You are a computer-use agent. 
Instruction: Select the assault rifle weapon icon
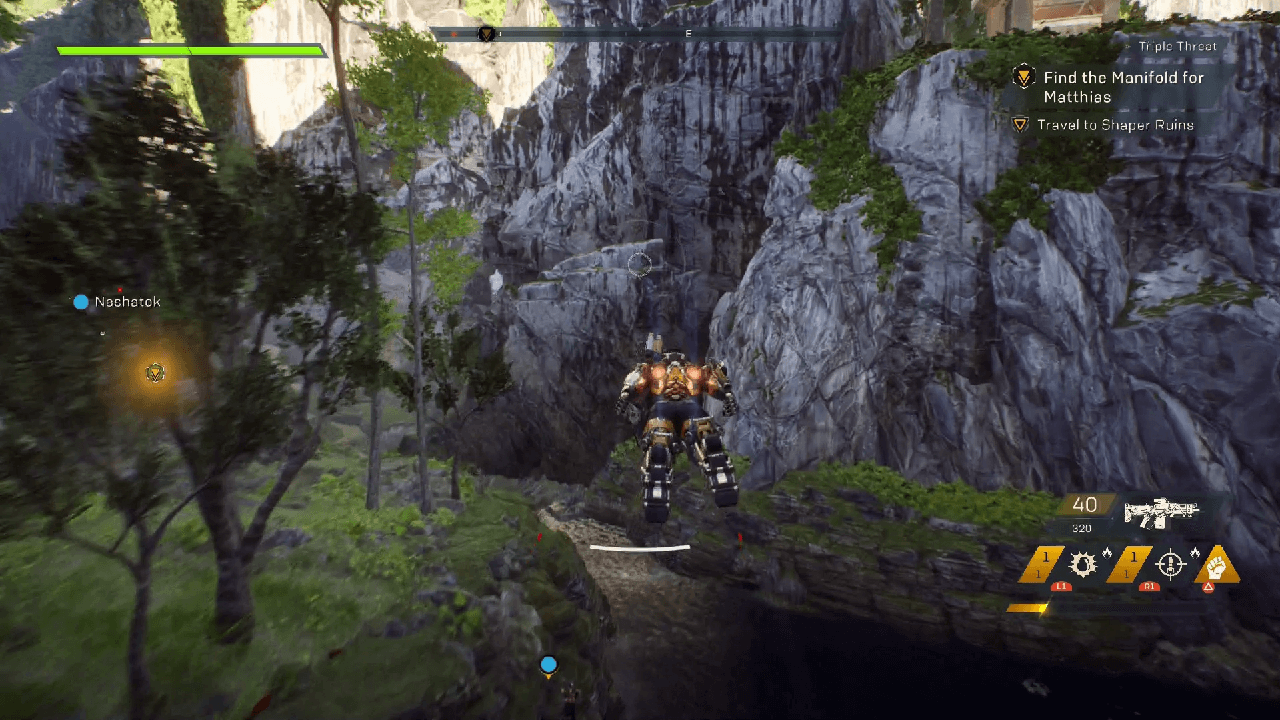[x=1160, y=512]
